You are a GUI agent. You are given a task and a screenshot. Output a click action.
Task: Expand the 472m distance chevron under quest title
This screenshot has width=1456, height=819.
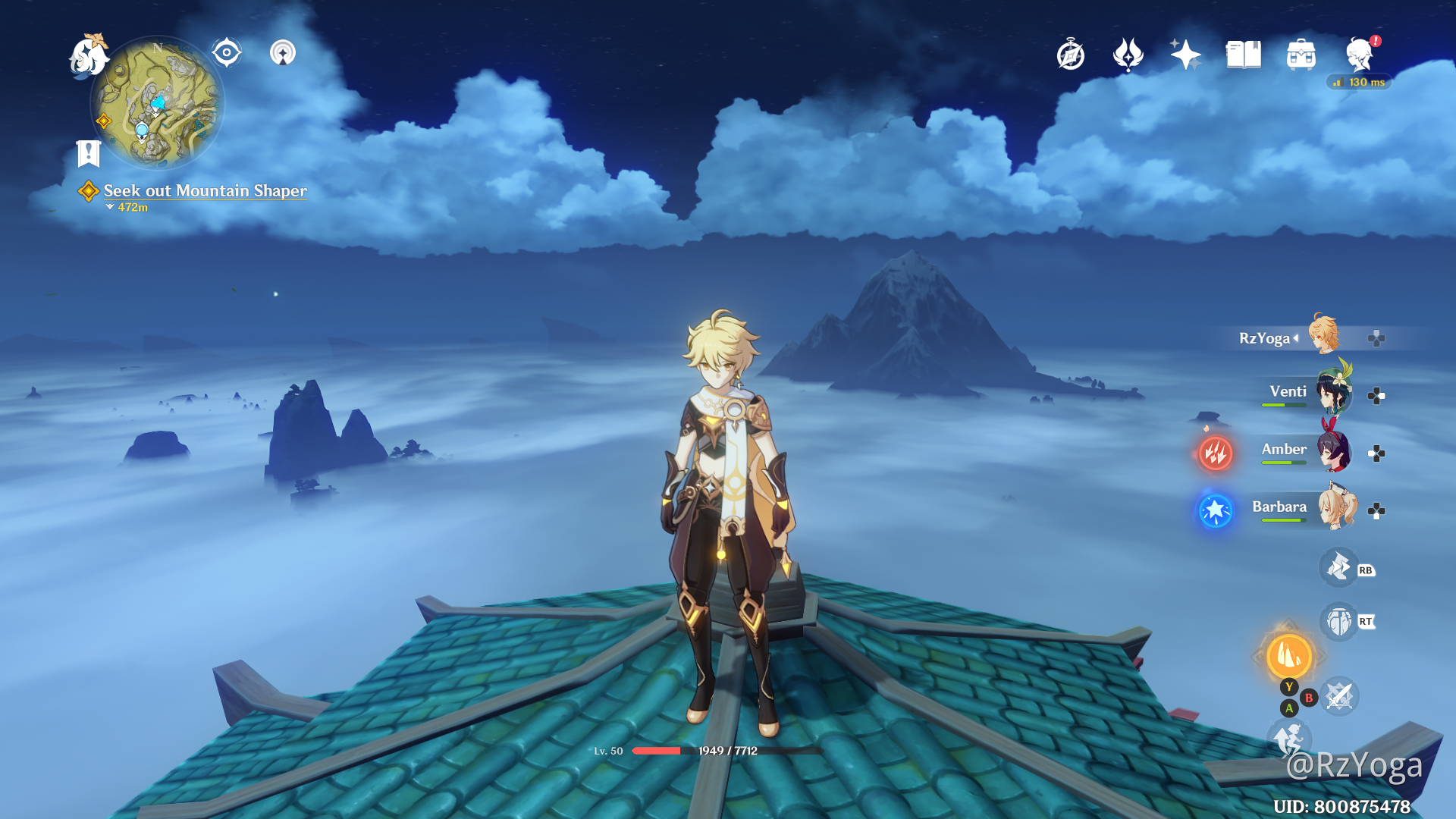[108, 208]
